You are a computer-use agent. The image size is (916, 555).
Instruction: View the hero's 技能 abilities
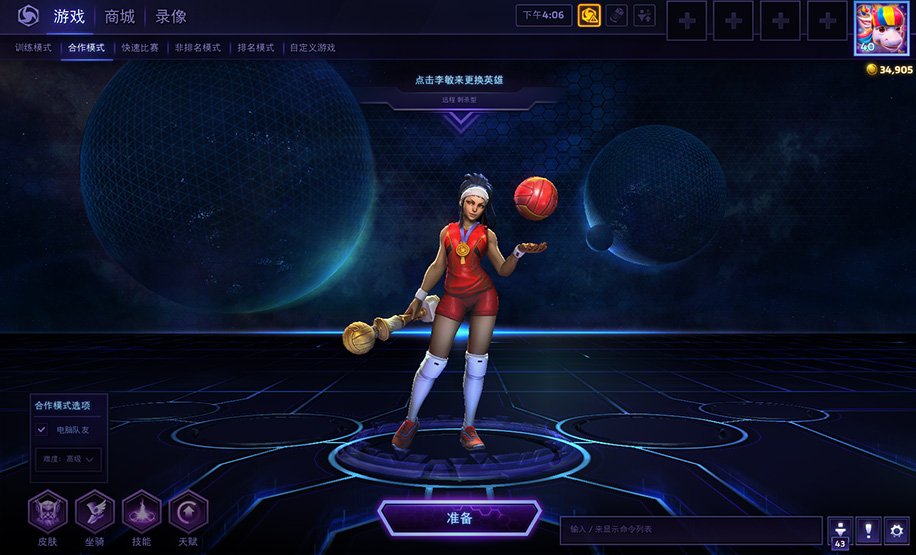click(141, 511)
